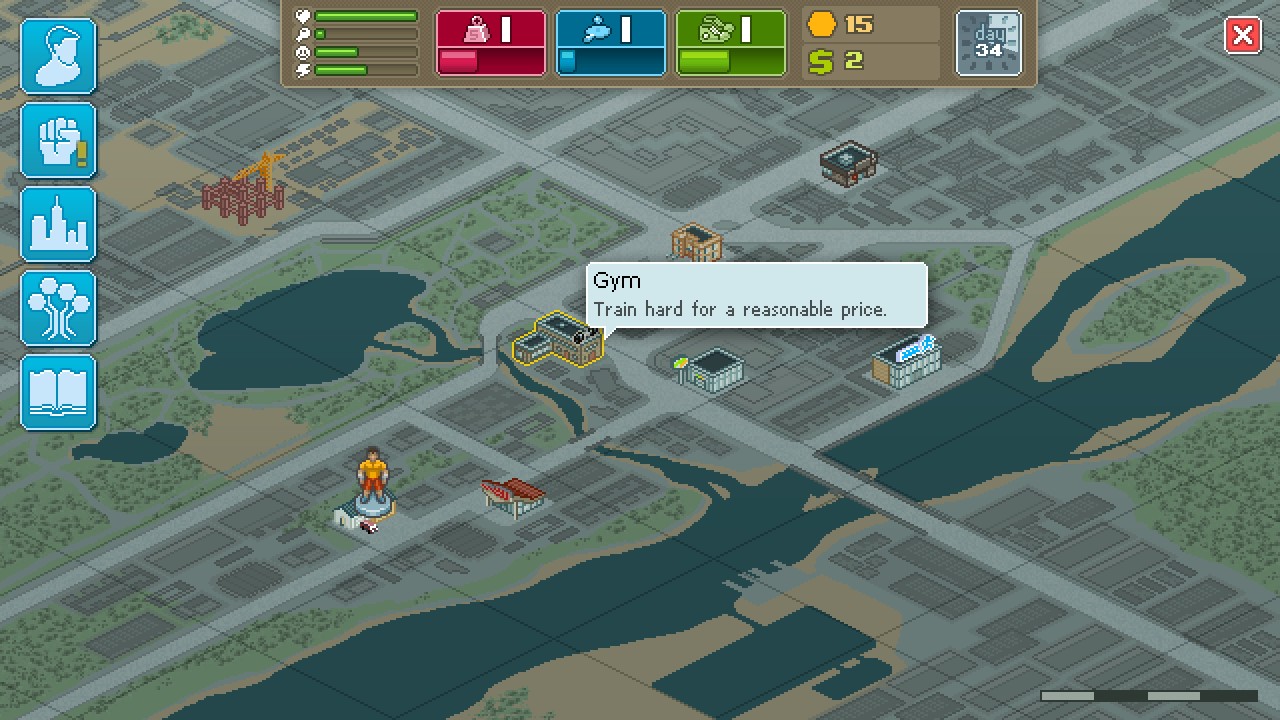Screen dimensions: 1280x720
Task: Open the character profile panel
Action: (58, 57)
